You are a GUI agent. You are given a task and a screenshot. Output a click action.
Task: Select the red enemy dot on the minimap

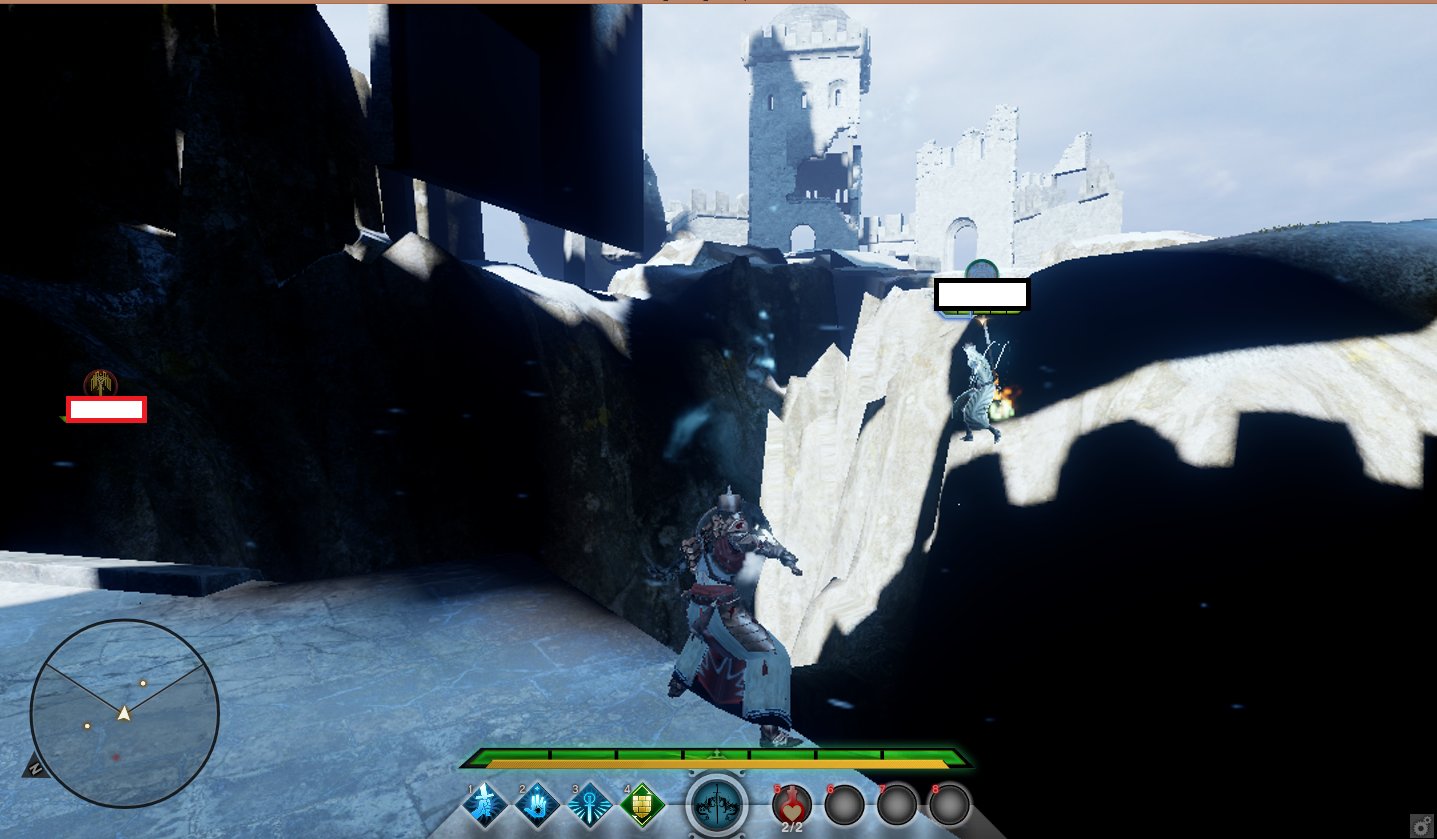click(116, 757)
